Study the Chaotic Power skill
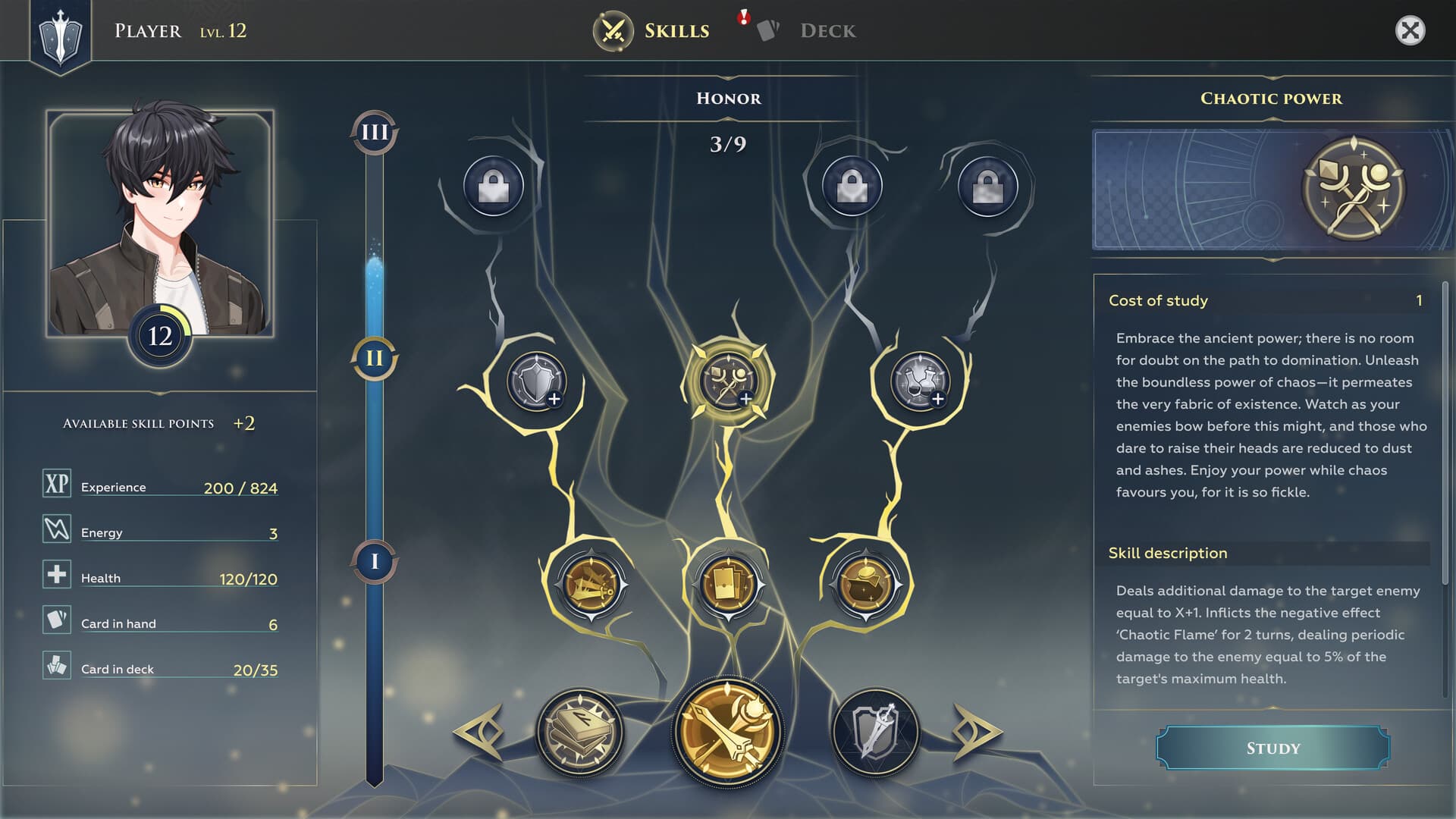 tap(1272, 748)
